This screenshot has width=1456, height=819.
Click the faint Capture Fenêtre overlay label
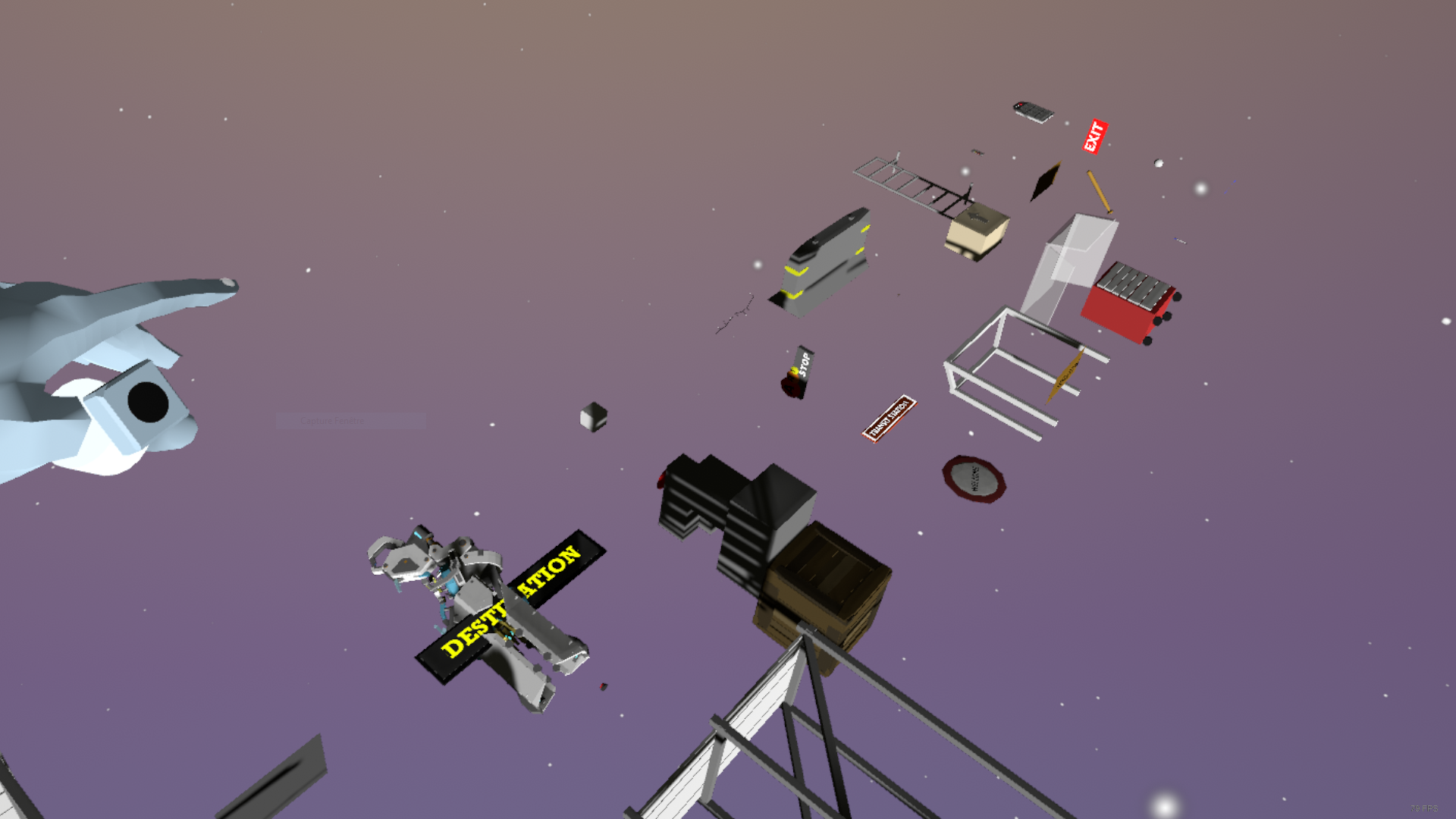click(332, 421)
